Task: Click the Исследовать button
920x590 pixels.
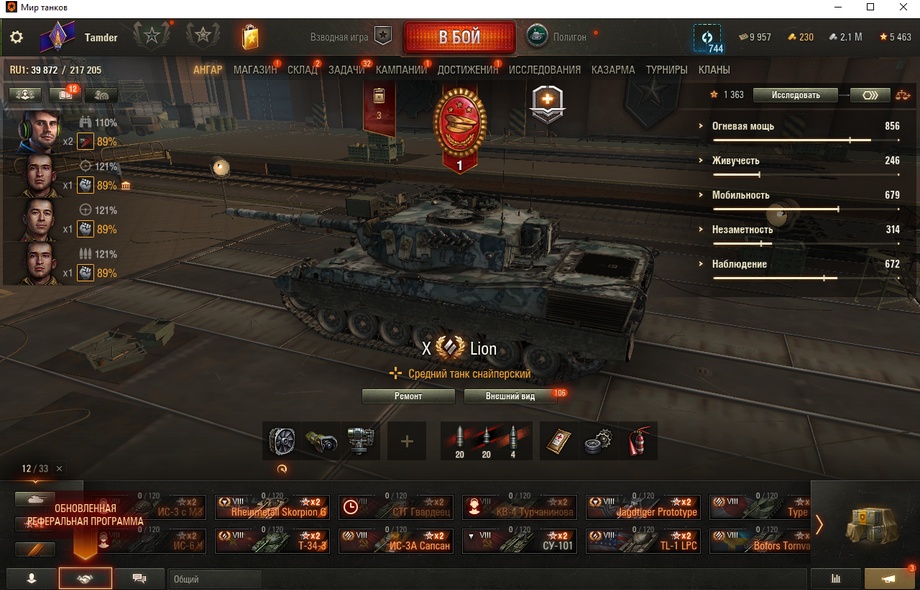Action: (x=795, y=95)
